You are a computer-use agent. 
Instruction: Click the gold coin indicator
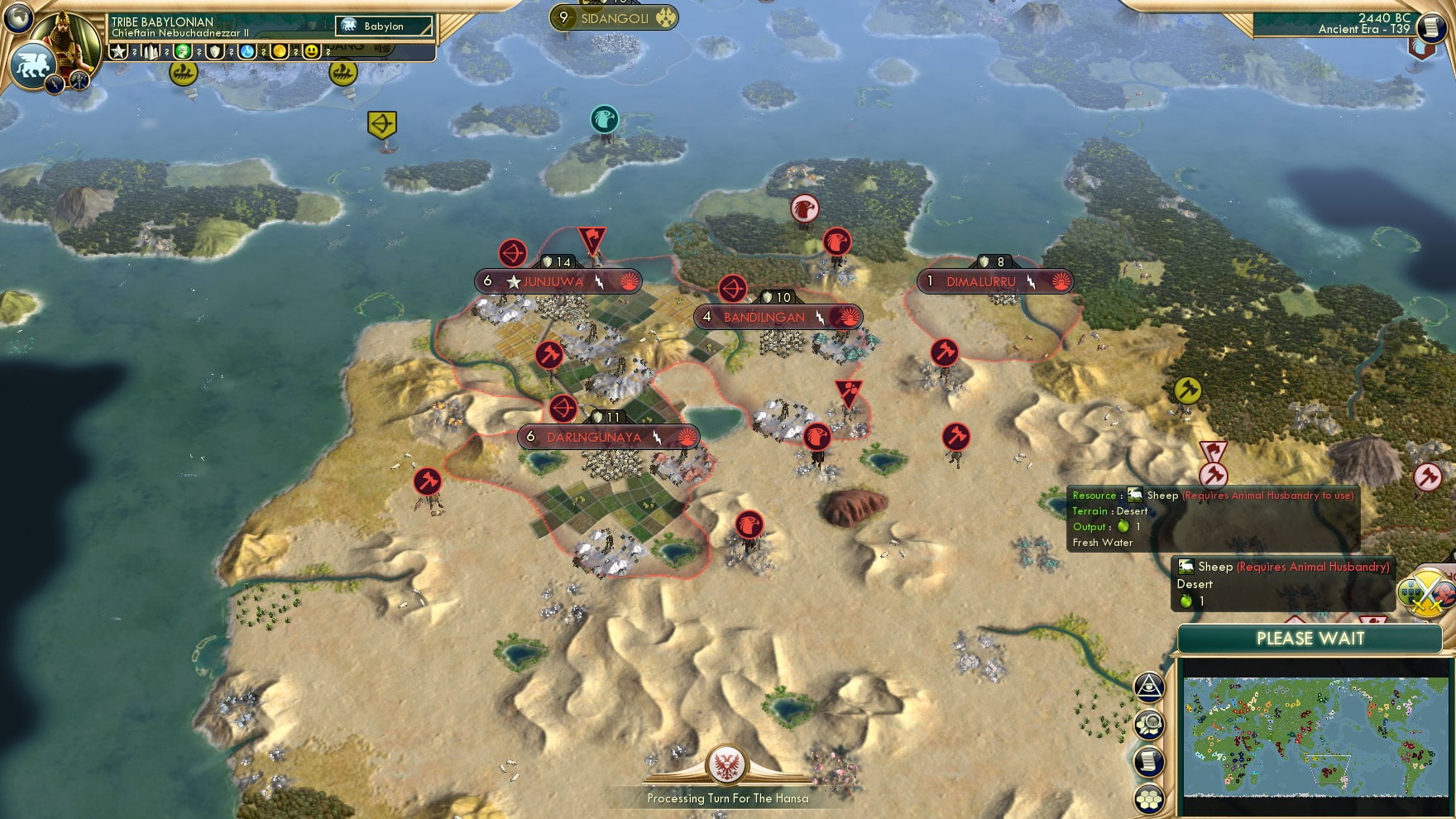tap(279, 51)
